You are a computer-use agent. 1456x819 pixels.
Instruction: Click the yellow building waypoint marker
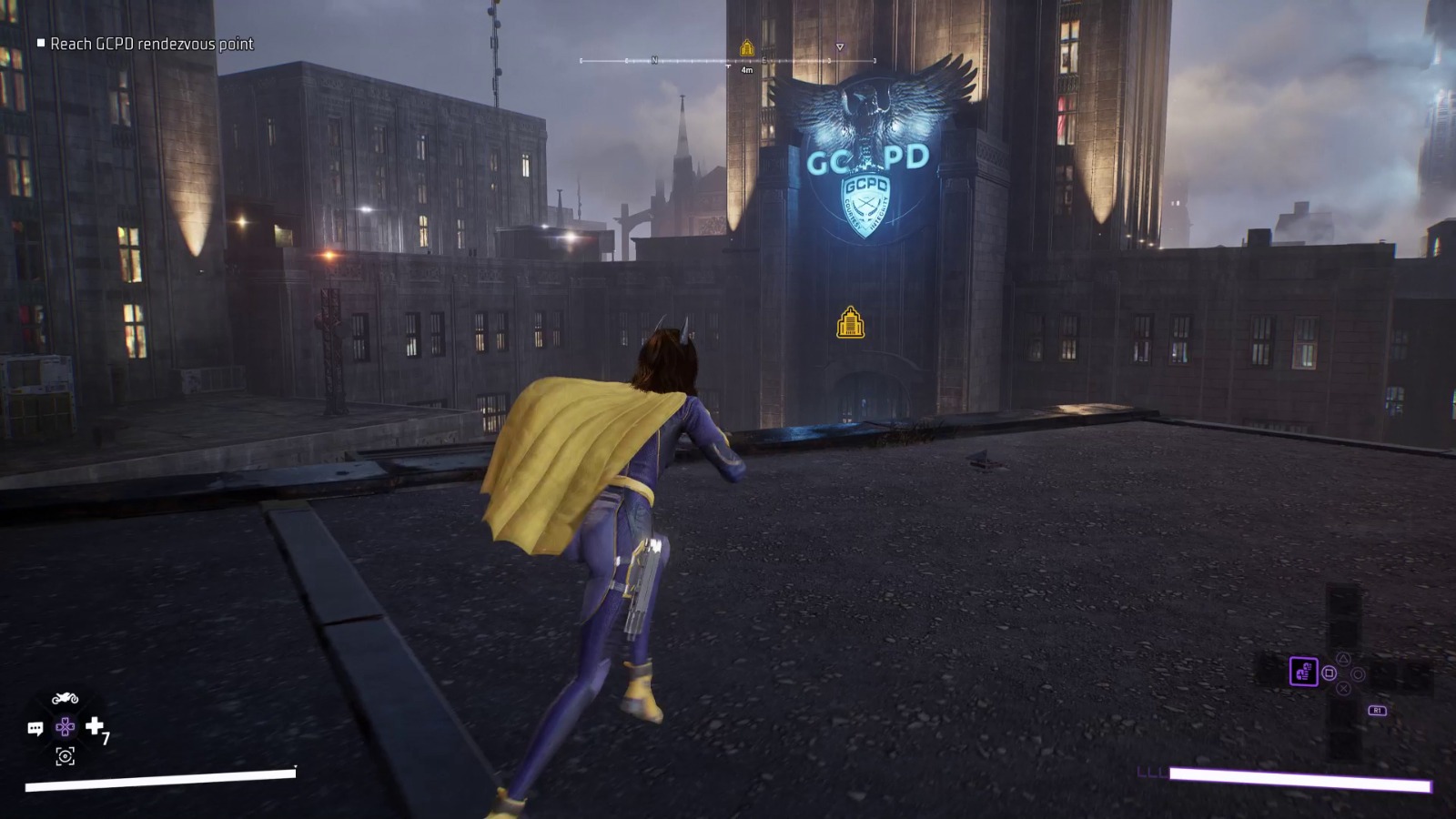pos(850,323)
